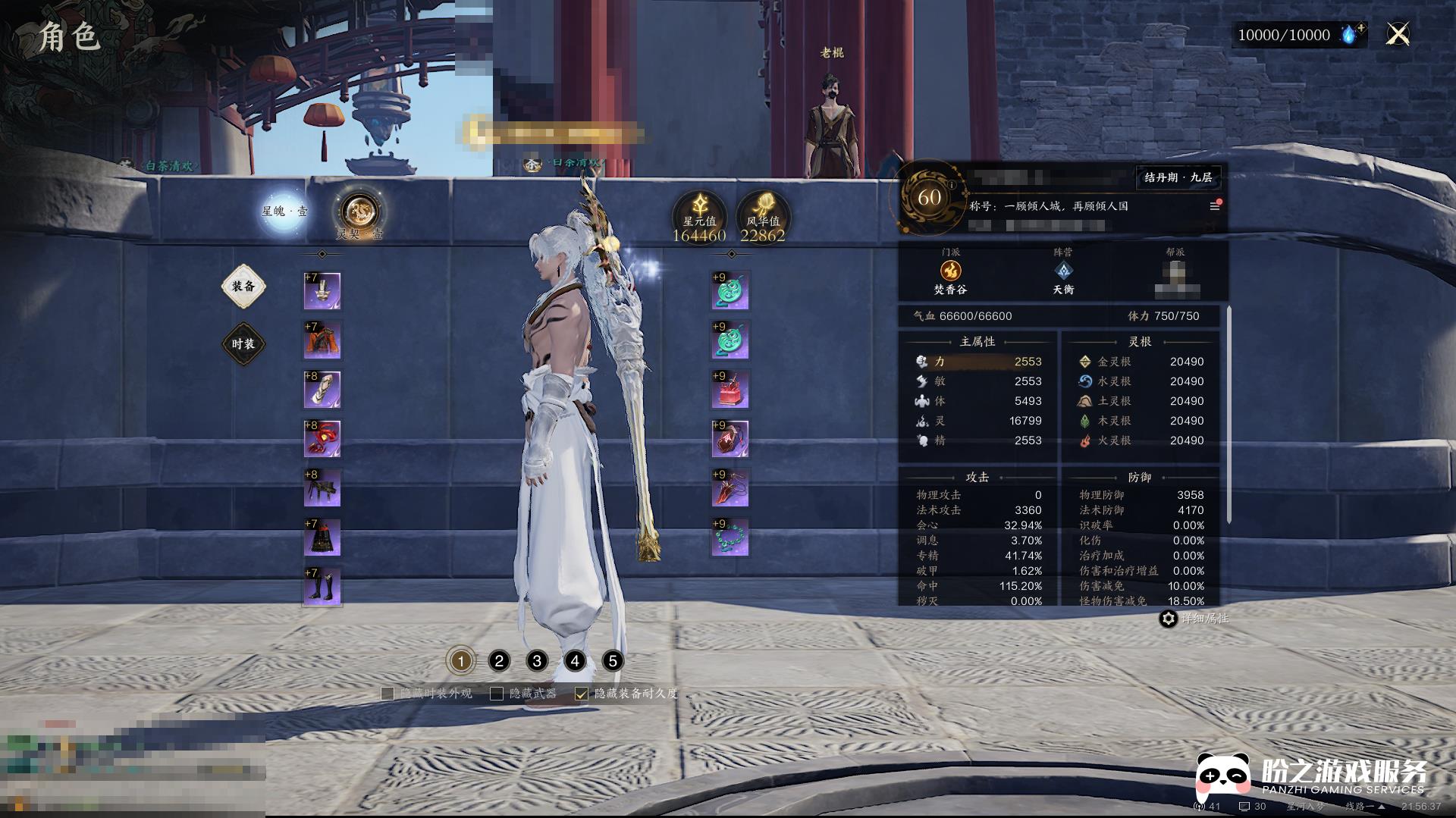The width and height of the screenshot is (1456, 818).
Task: Inspect the +8 white bracer slot
Action: (322, 390)
